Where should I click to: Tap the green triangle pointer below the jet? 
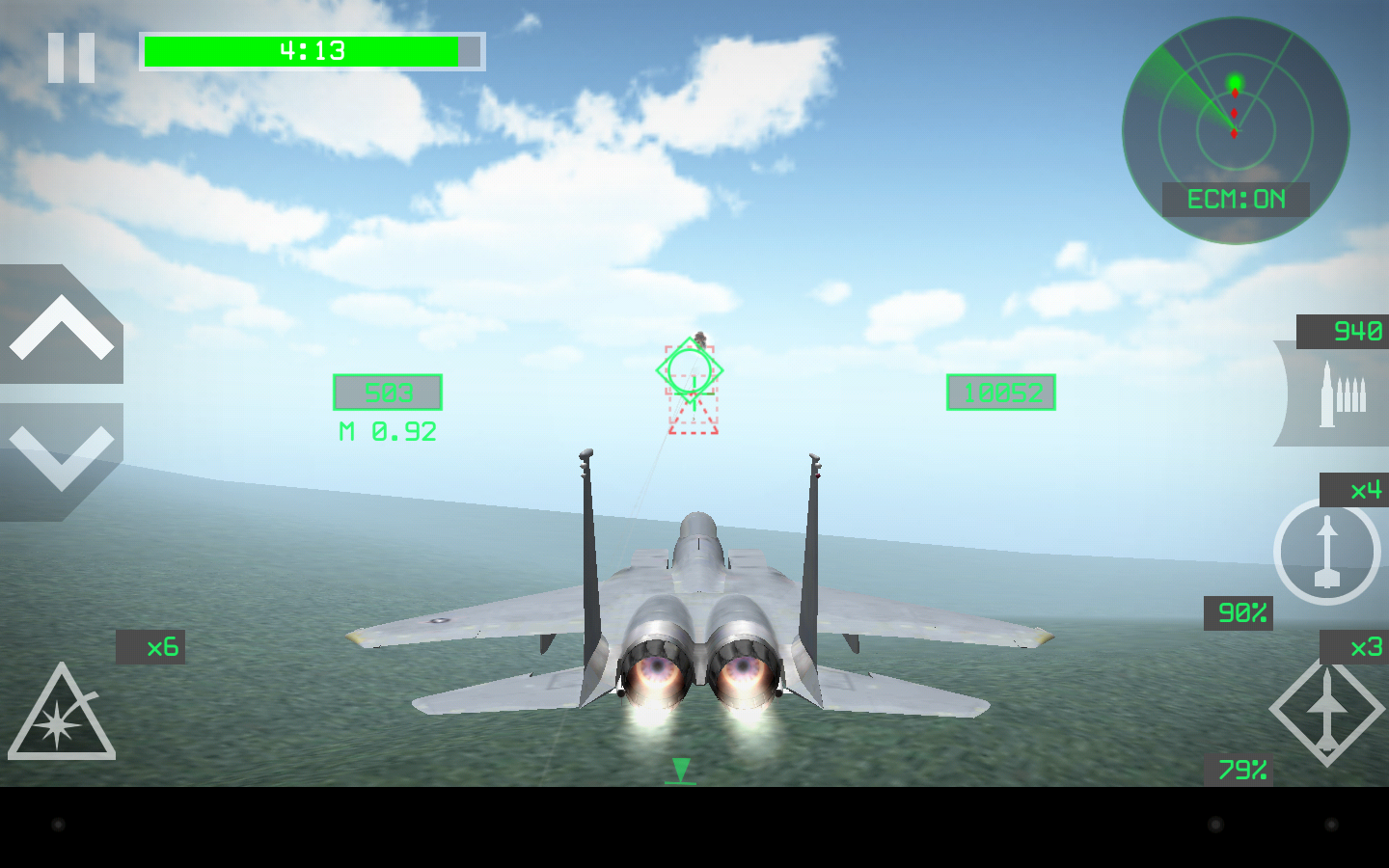[681, 771]
